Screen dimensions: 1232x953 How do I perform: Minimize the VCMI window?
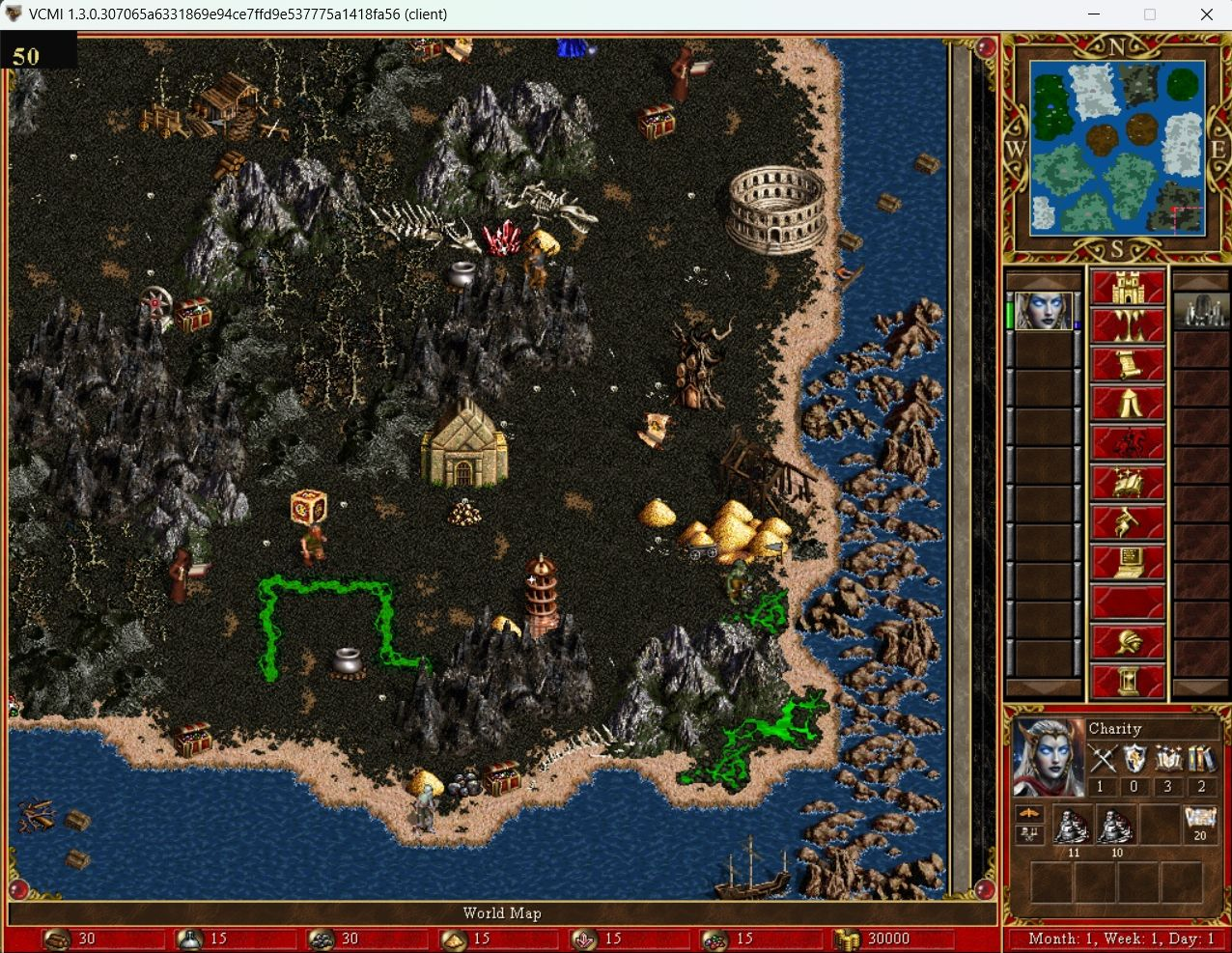click(1094, 14)
